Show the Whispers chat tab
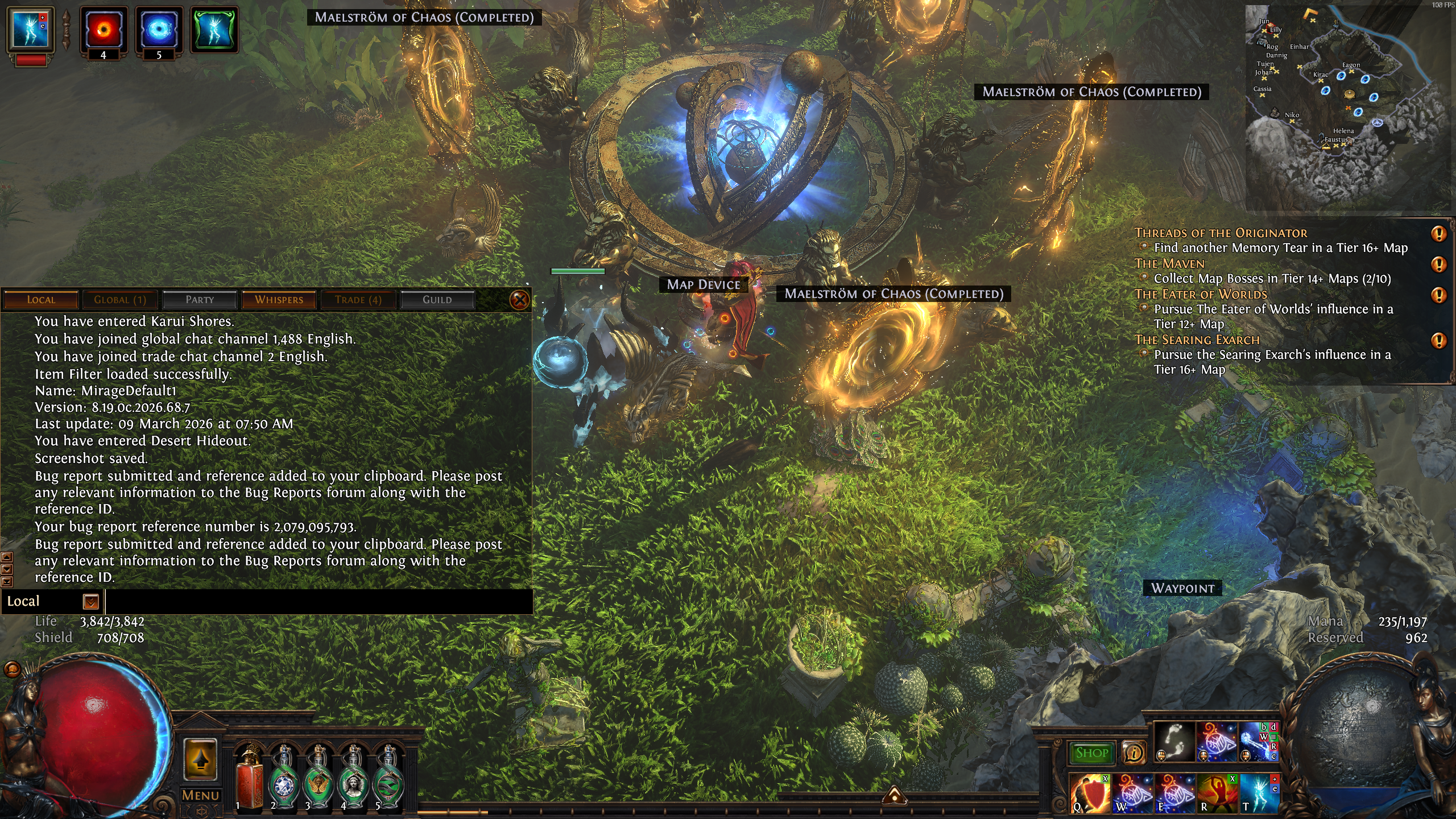Screen dimensions: 1456x819 tap(279, 300)
